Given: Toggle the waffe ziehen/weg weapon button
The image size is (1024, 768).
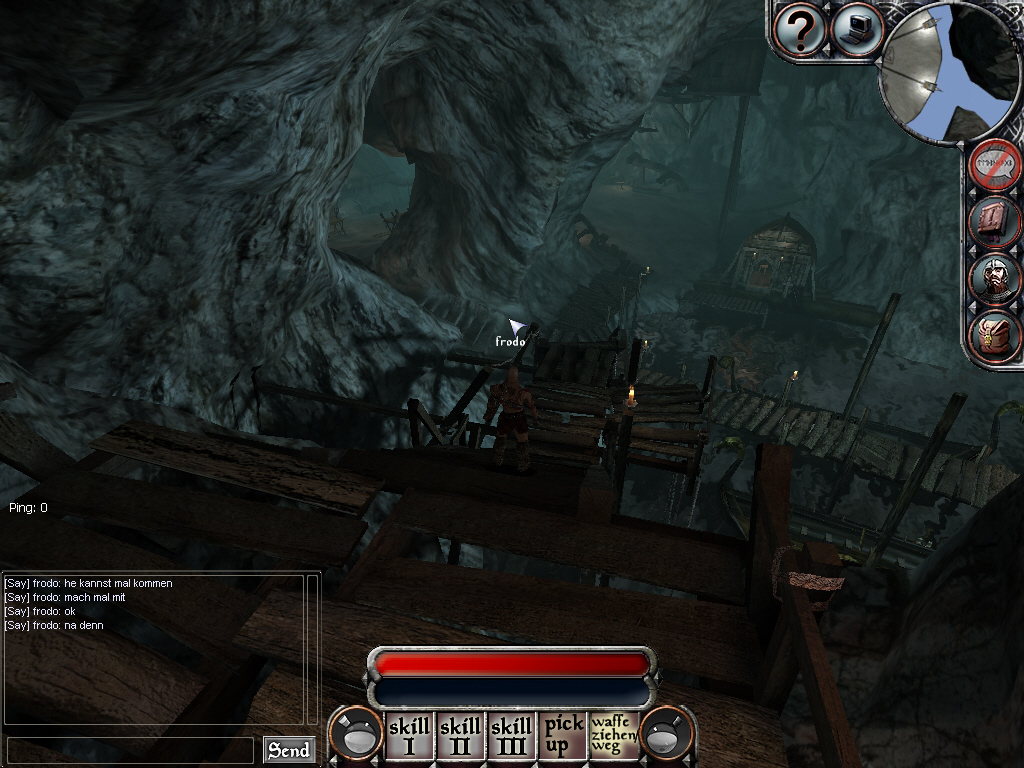Looking at the screenshot, I should (613, 736).
